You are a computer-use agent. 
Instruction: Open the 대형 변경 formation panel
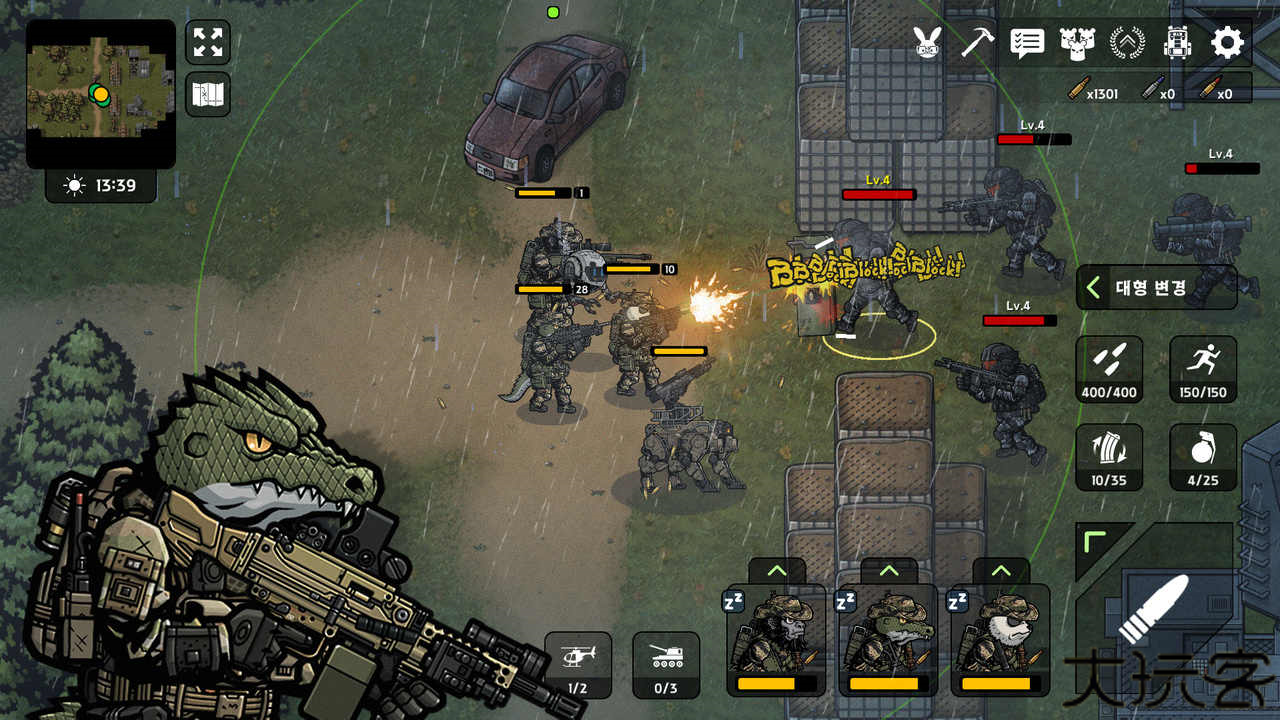(1156, 288)
